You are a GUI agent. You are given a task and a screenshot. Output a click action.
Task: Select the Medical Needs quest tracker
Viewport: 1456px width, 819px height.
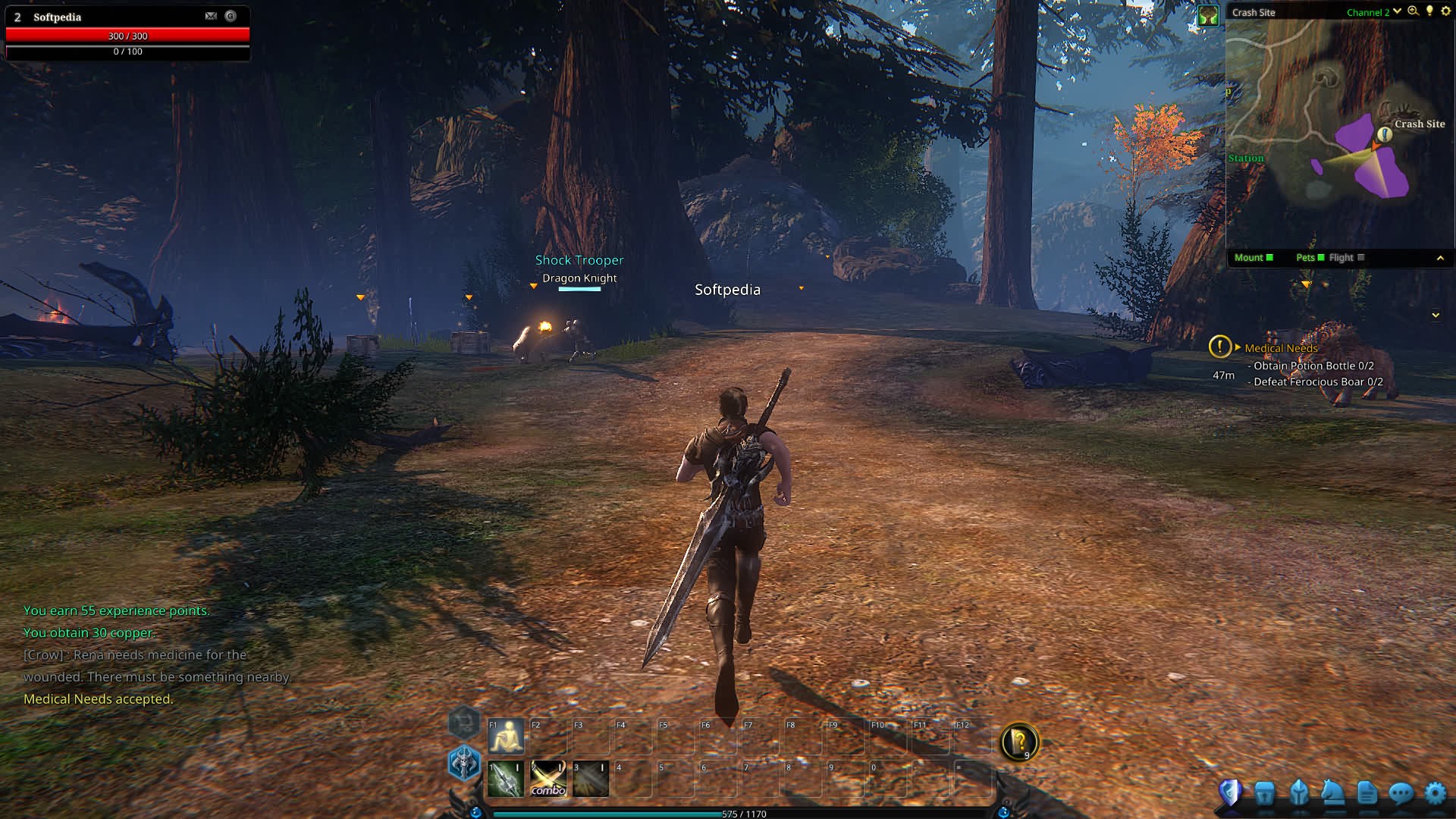tap(1281, 348)
